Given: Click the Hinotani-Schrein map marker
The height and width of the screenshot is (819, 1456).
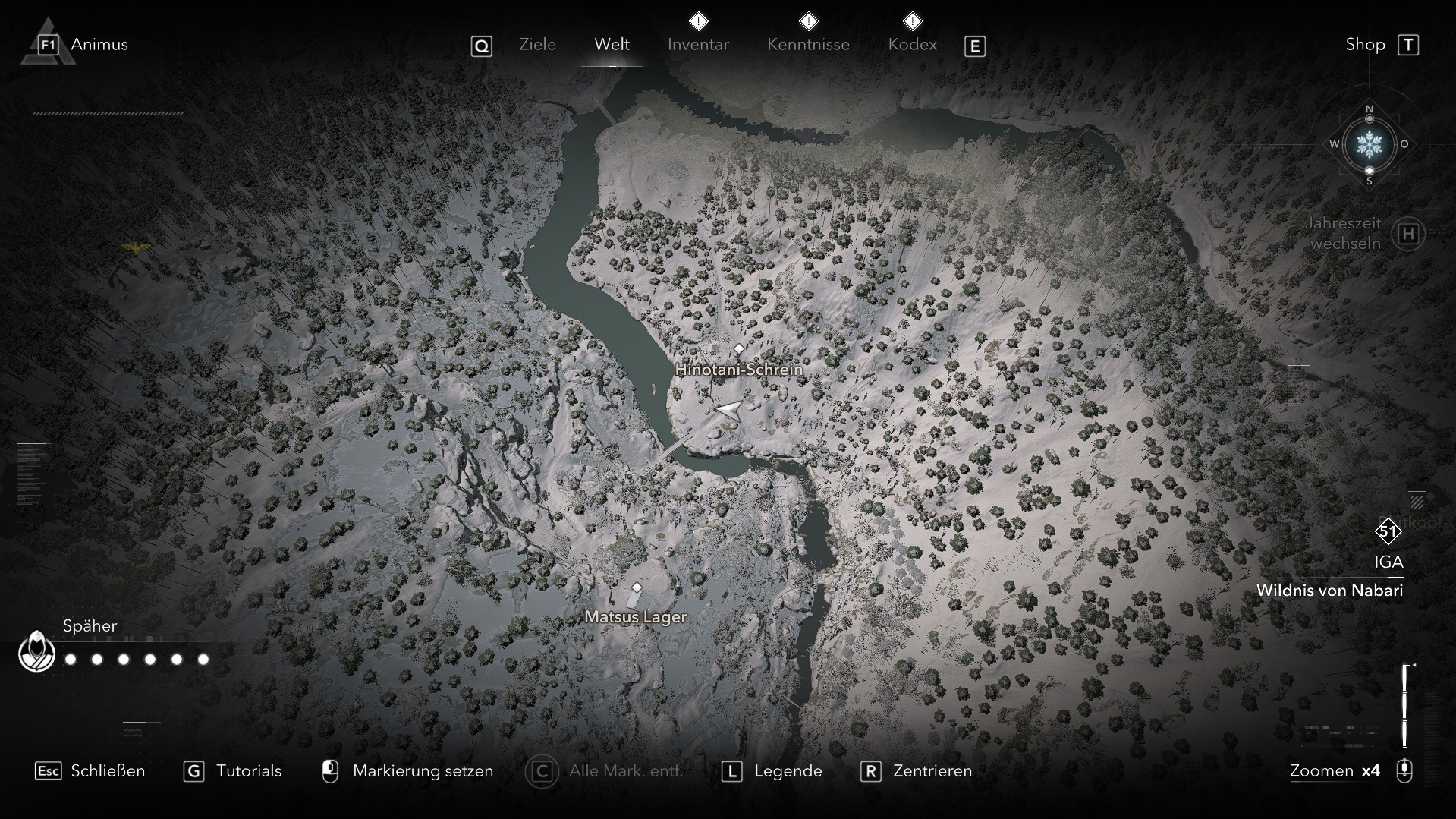Looking at the screenshot, I should [x=739, y=349].
